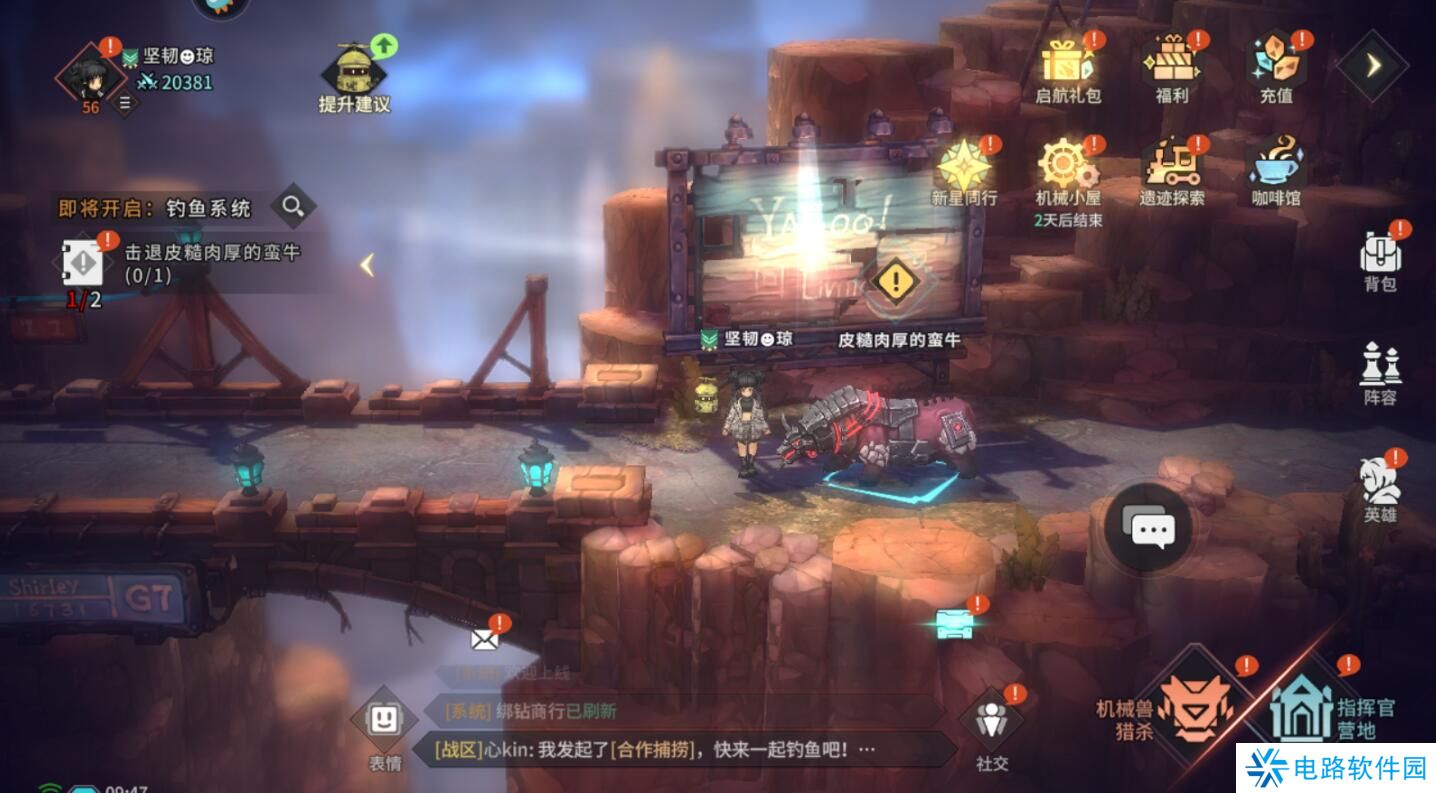
Task: Open the 背包 backpack
Action: click(1380, 259)
